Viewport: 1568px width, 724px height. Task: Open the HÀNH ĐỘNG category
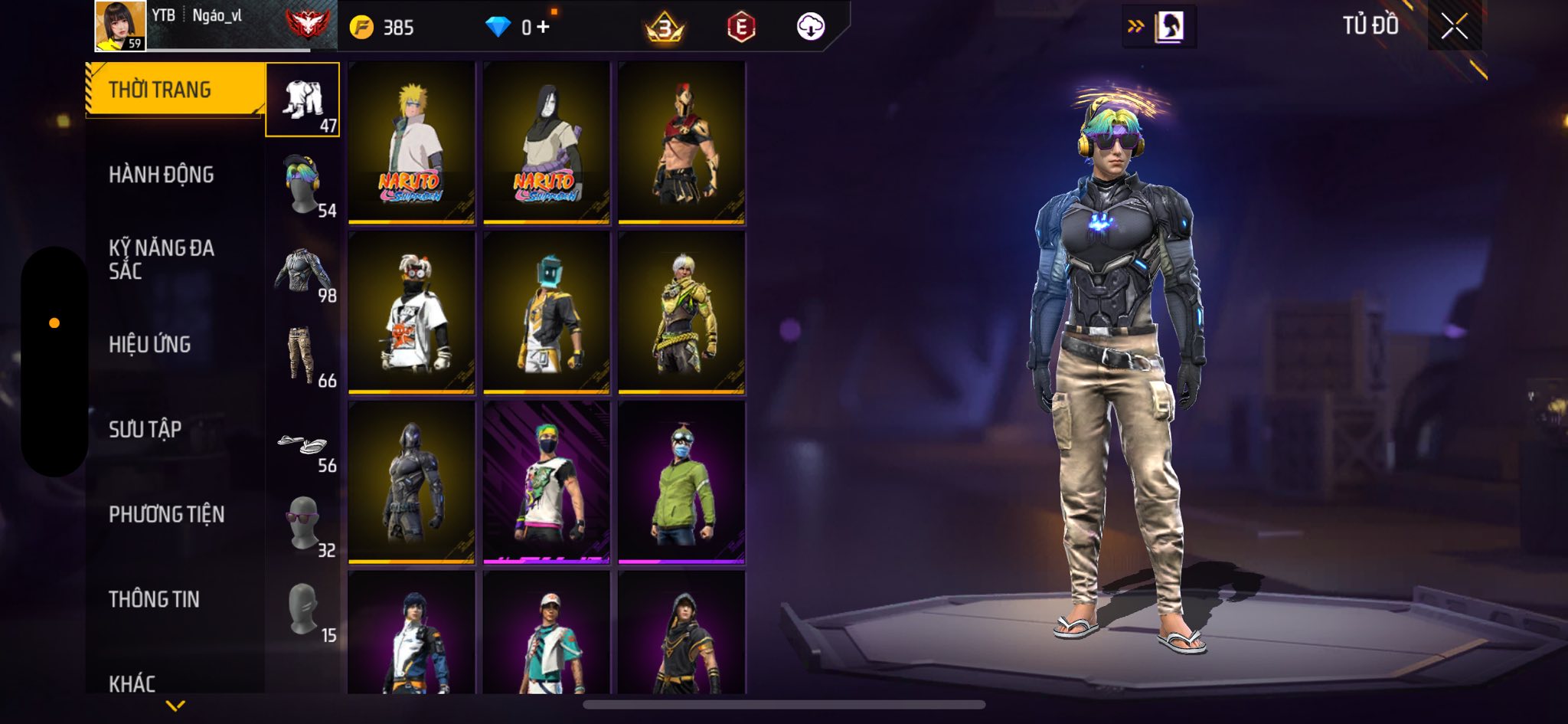(161, 175)
